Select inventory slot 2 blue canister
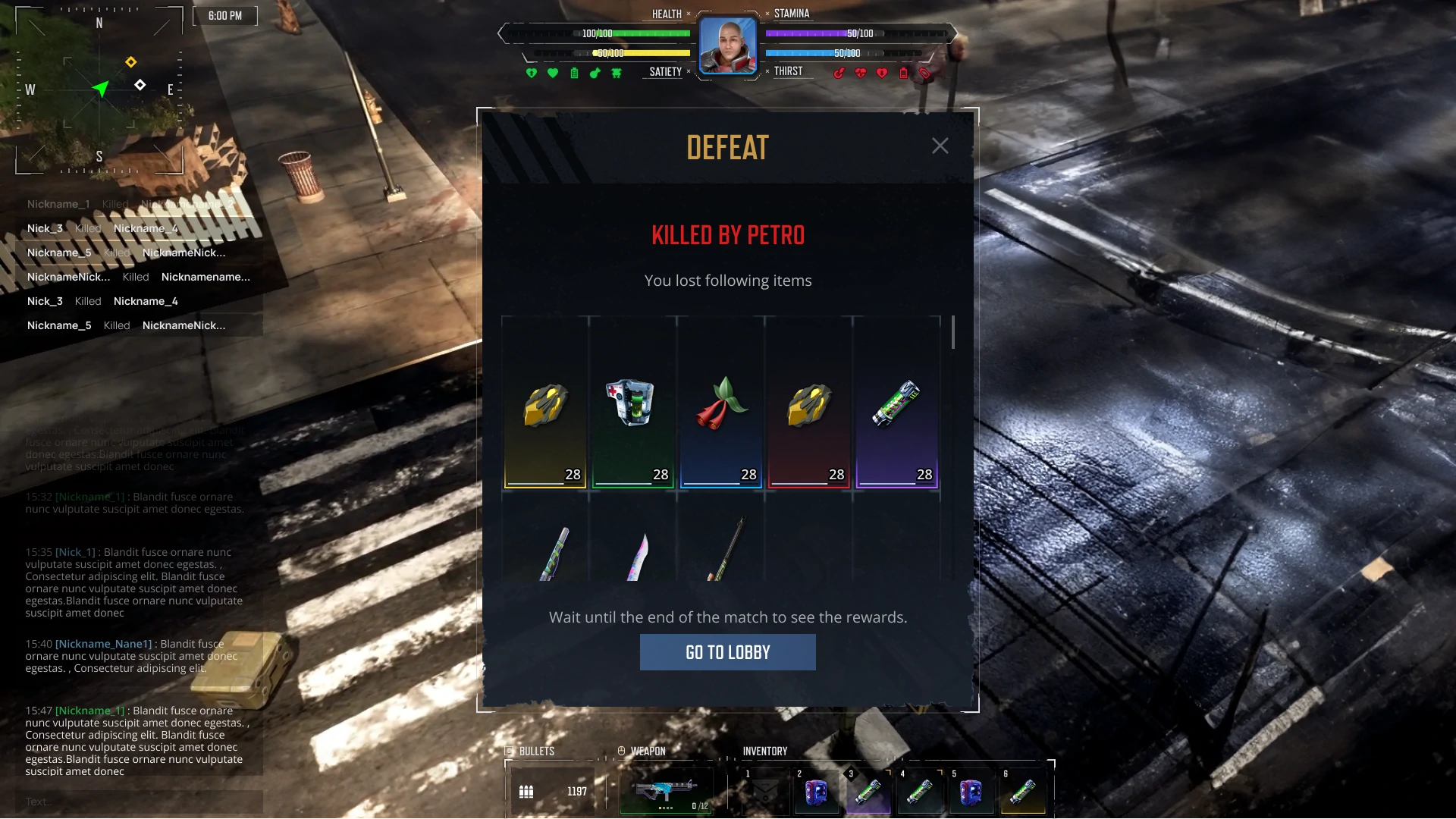This screenshot has height=819, width=1456. tap(816, 792)
